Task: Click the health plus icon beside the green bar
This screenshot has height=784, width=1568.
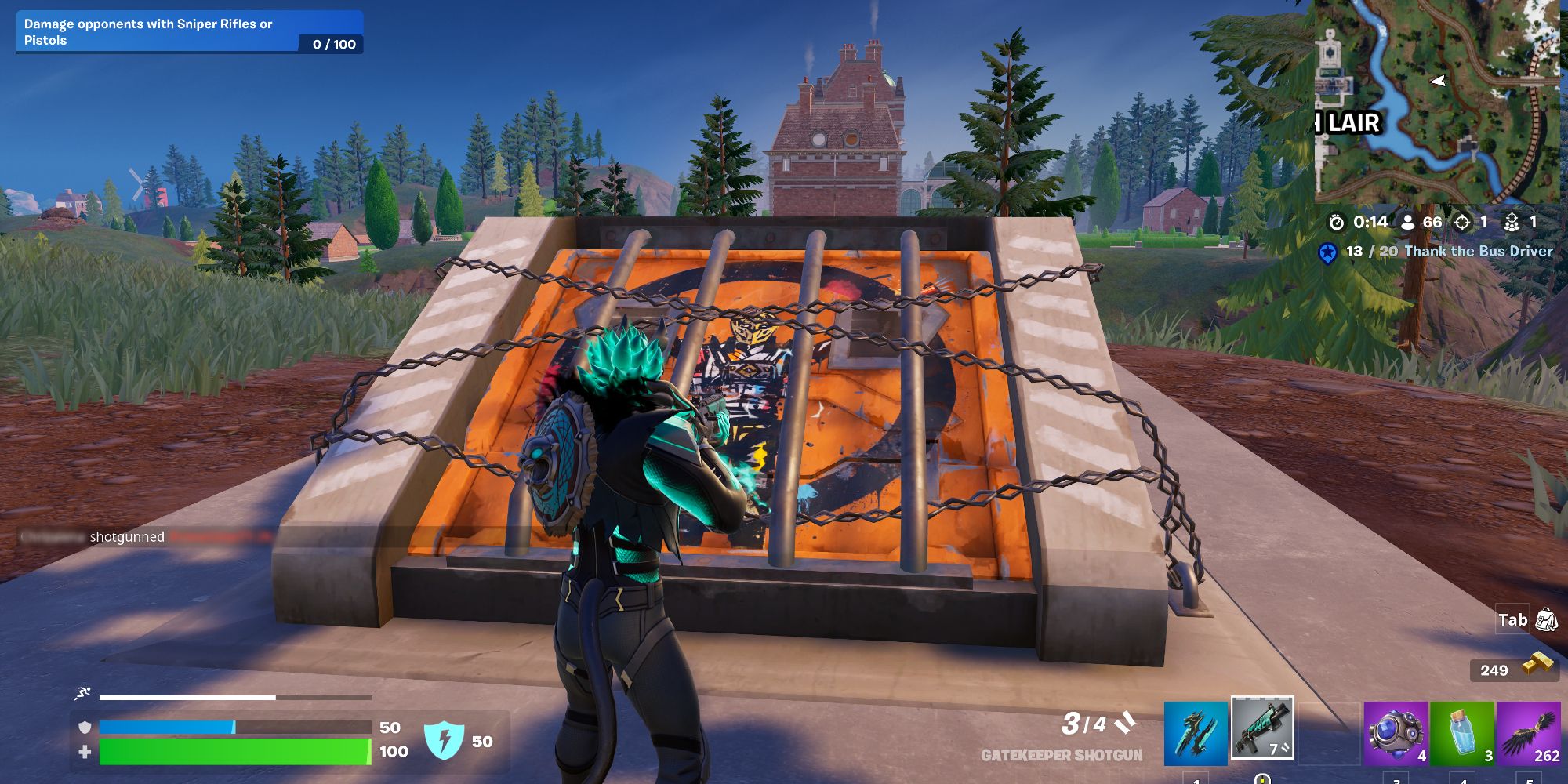Action: 85,750
